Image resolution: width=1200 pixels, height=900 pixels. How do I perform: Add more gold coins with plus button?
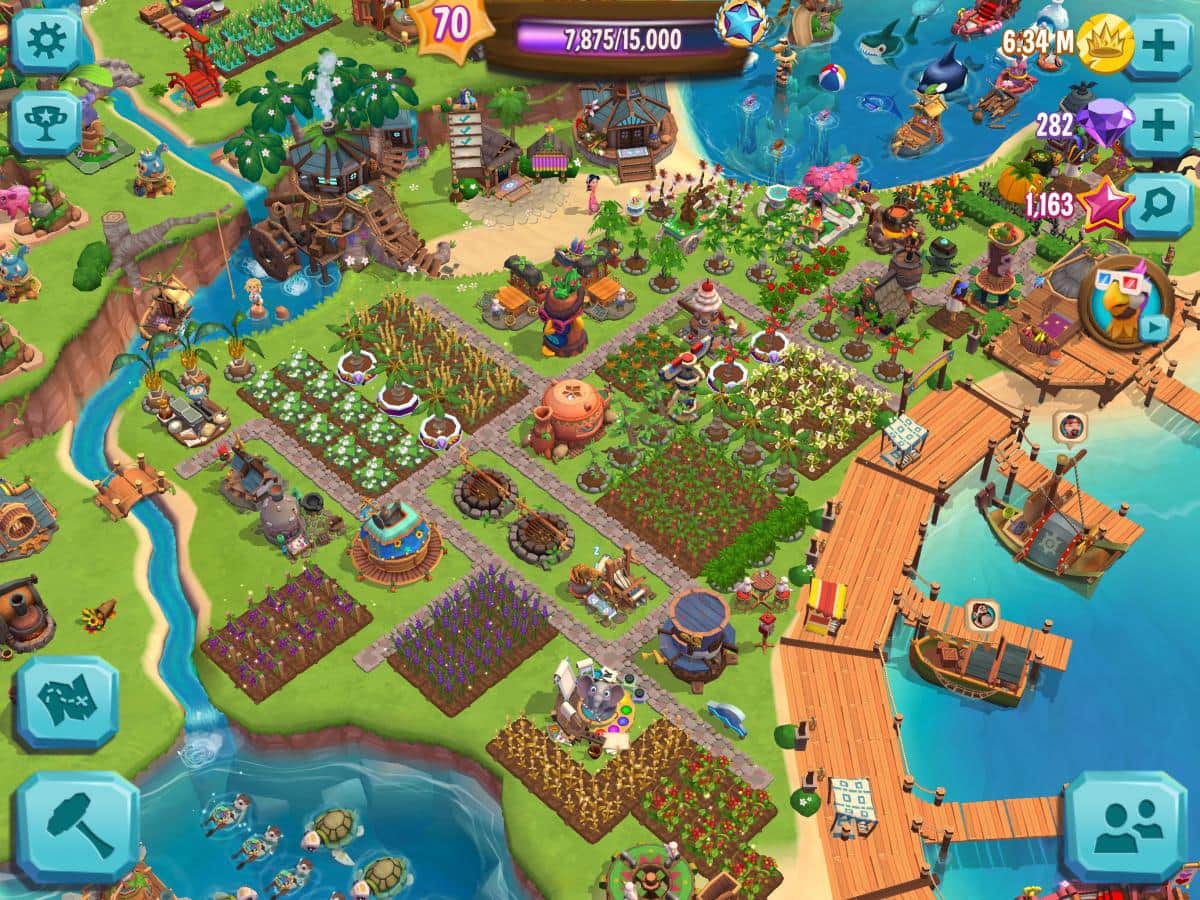(x=1157, y=44)
